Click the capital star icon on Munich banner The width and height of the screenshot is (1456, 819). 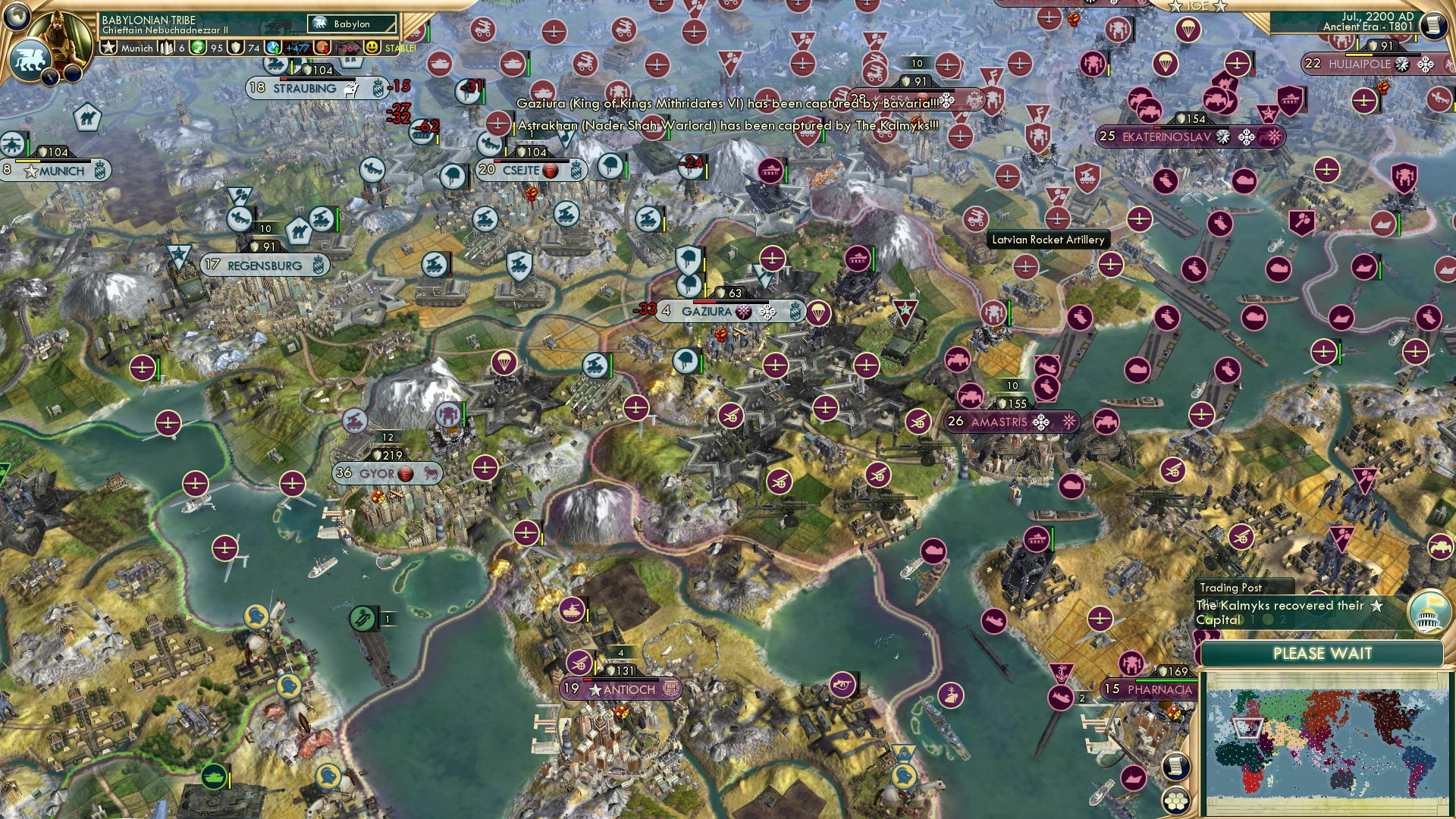click(x=31, y=172)
